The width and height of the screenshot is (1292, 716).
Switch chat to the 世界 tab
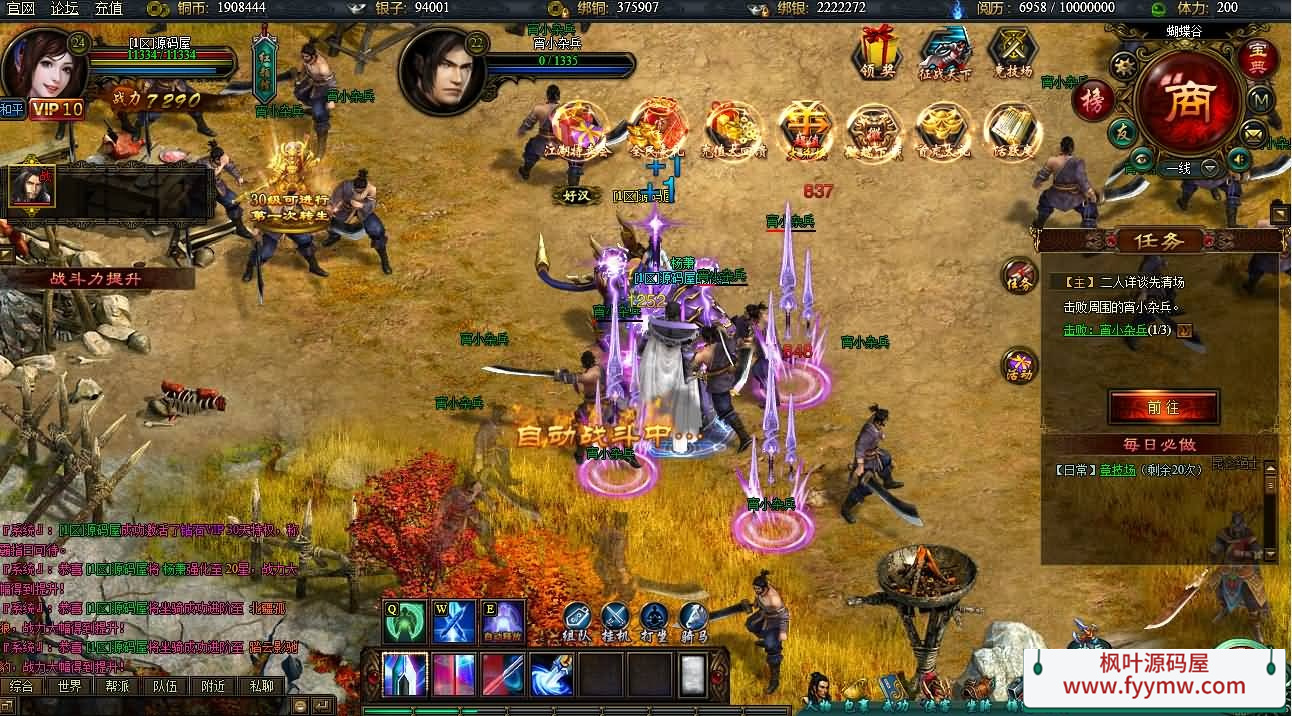70,686
